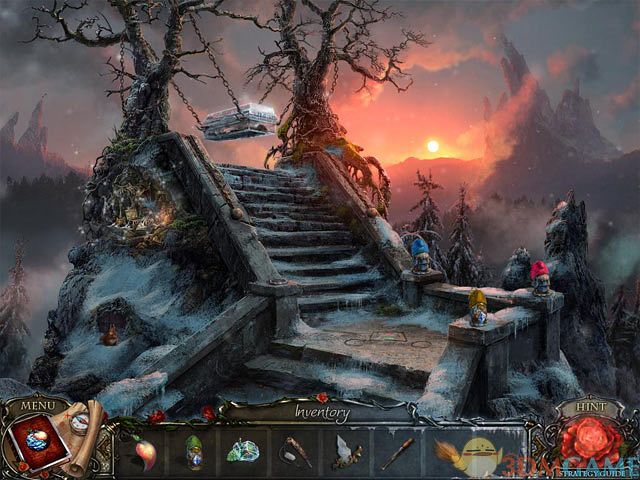The width and height of the screenshot is (640, 480).
Task: Select the white feather inventory item
Action: coord(346,452)
